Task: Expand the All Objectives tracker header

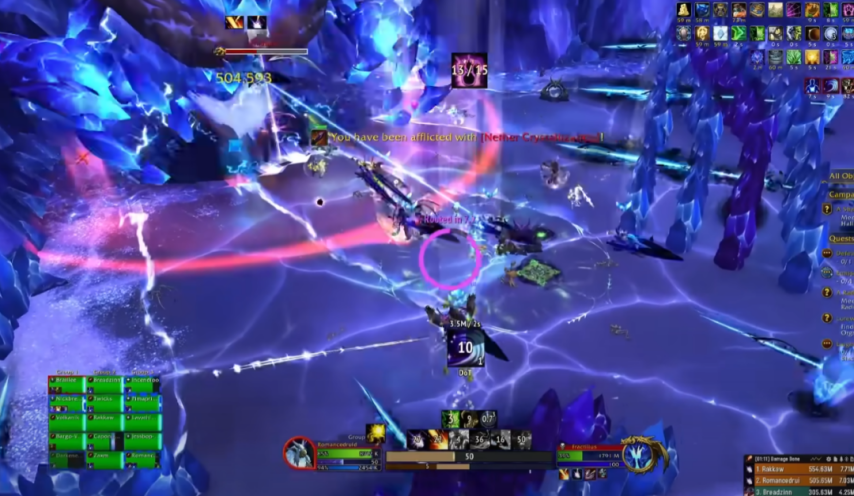Action: (841, 177)
